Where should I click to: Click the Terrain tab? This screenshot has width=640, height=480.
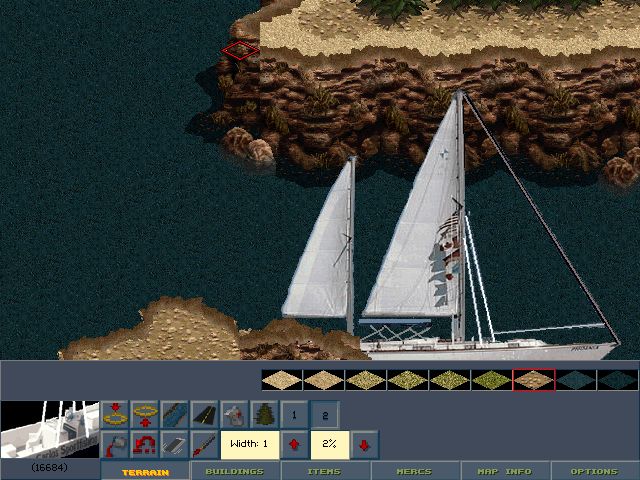tap(145, 471)
